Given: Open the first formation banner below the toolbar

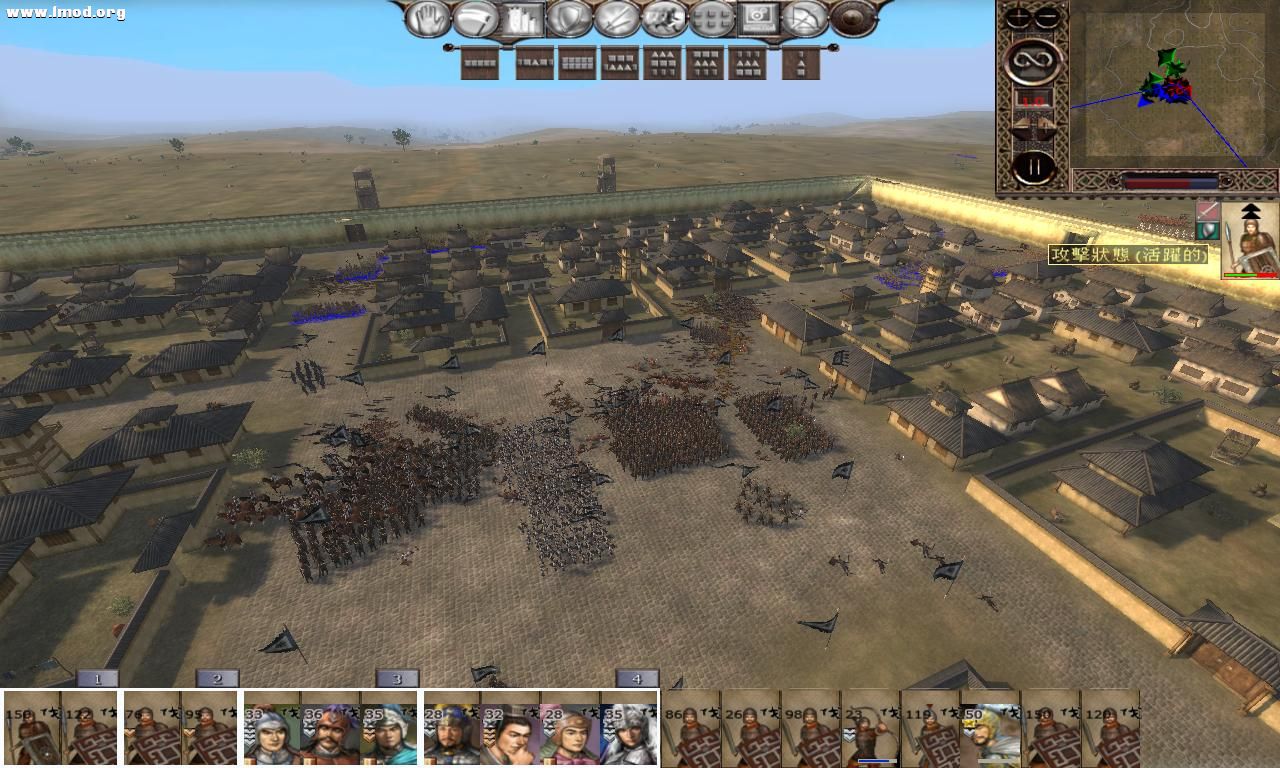Looking at the screenshot, I should (x=477, y=64).
